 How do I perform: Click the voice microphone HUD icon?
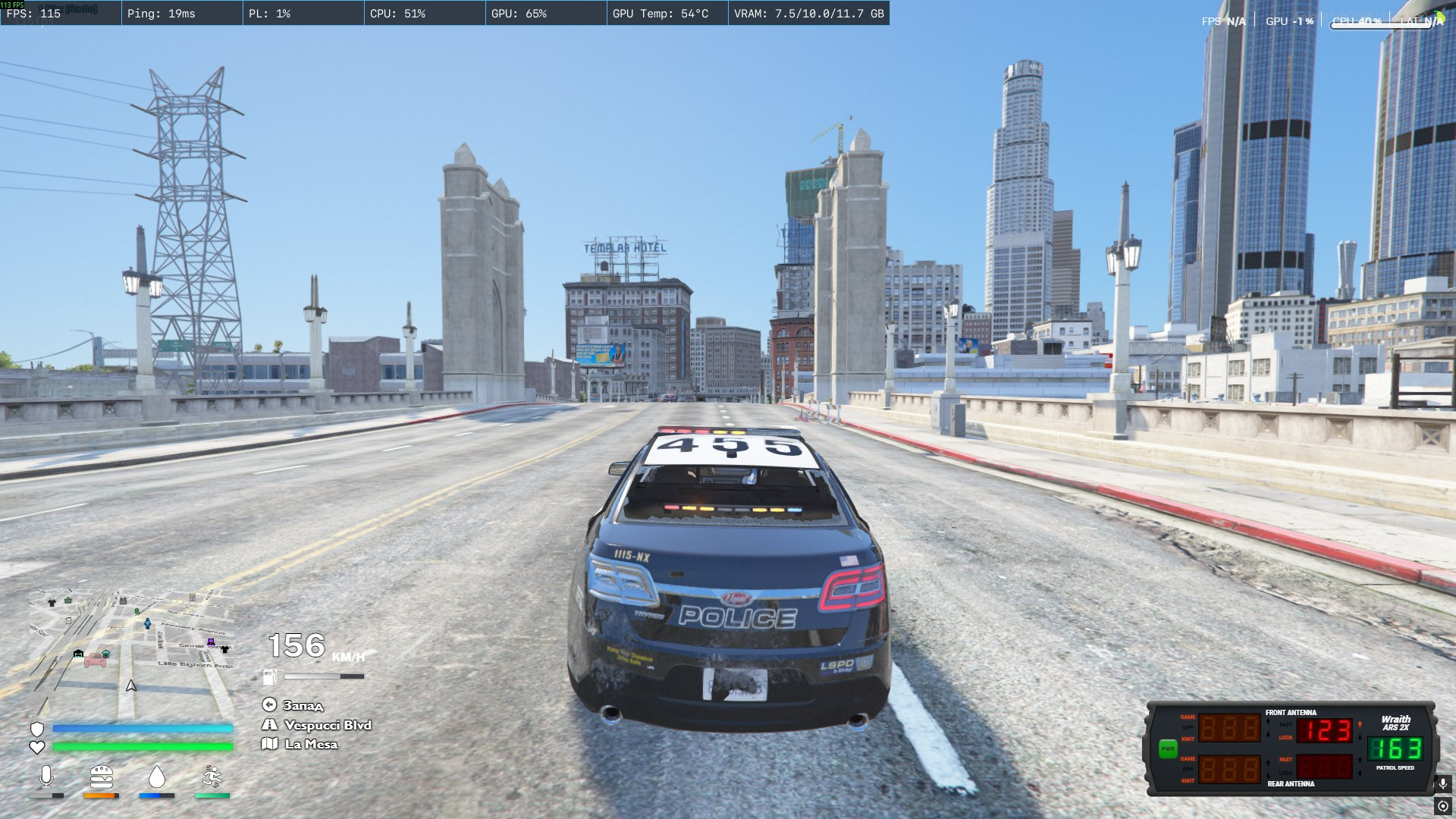46,777
